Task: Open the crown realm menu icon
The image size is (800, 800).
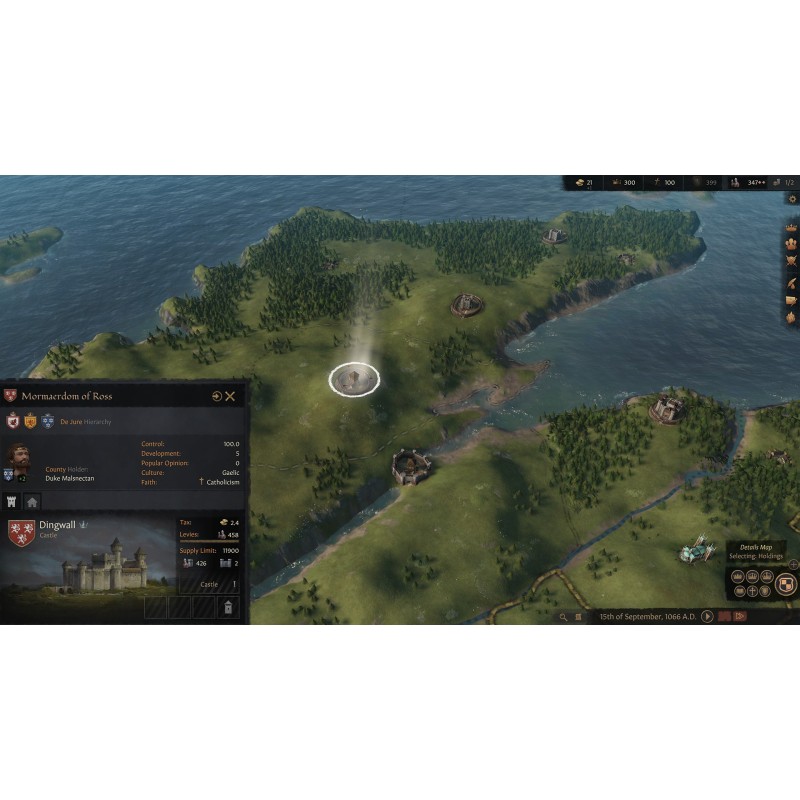Action: point(791,227)
